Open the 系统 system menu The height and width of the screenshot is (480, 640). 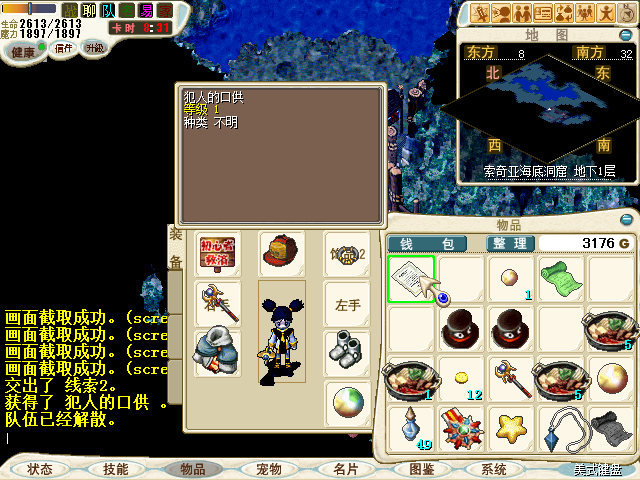(493, 469)
